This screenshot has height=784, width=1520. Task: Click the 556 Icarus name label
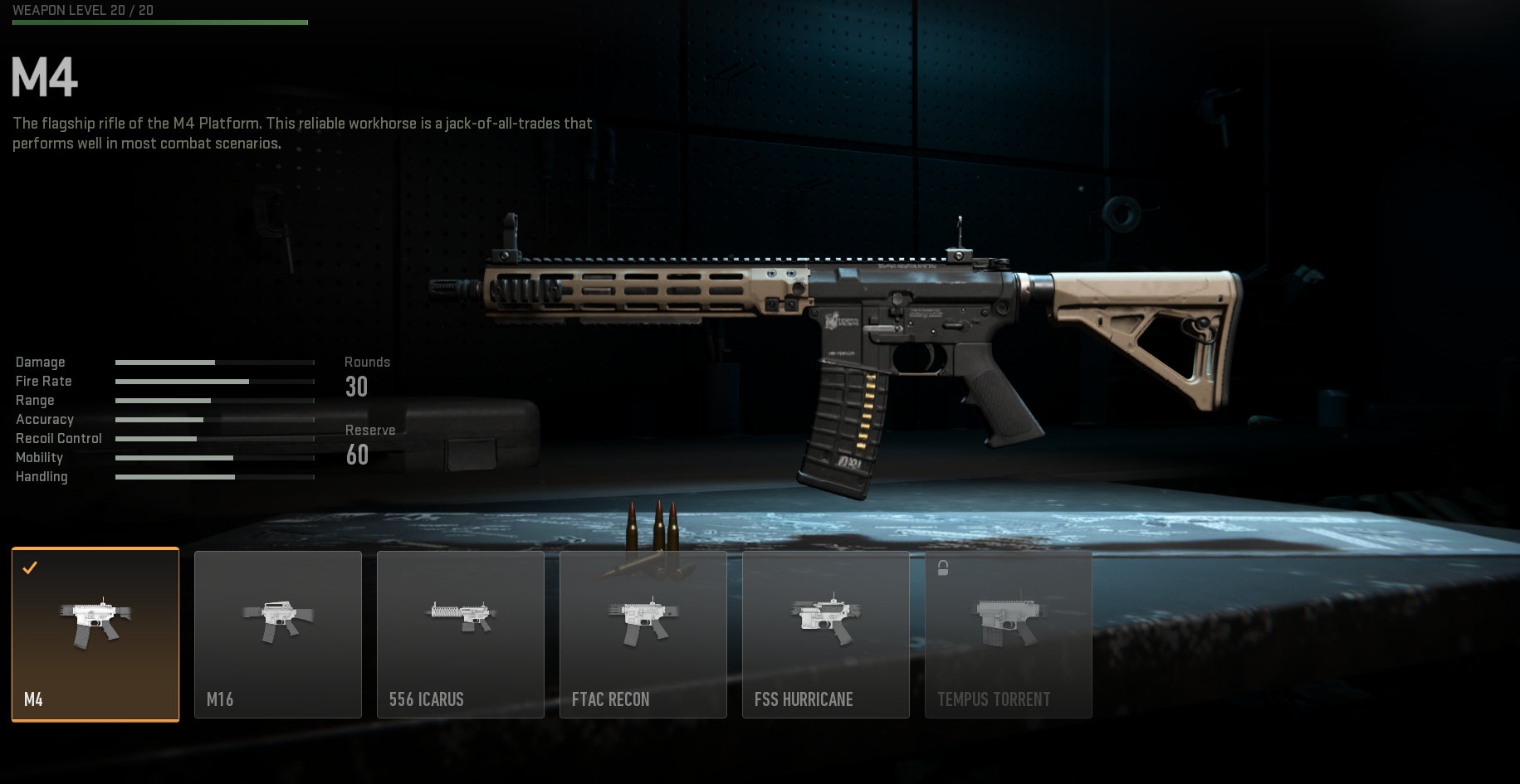[426, 699]
